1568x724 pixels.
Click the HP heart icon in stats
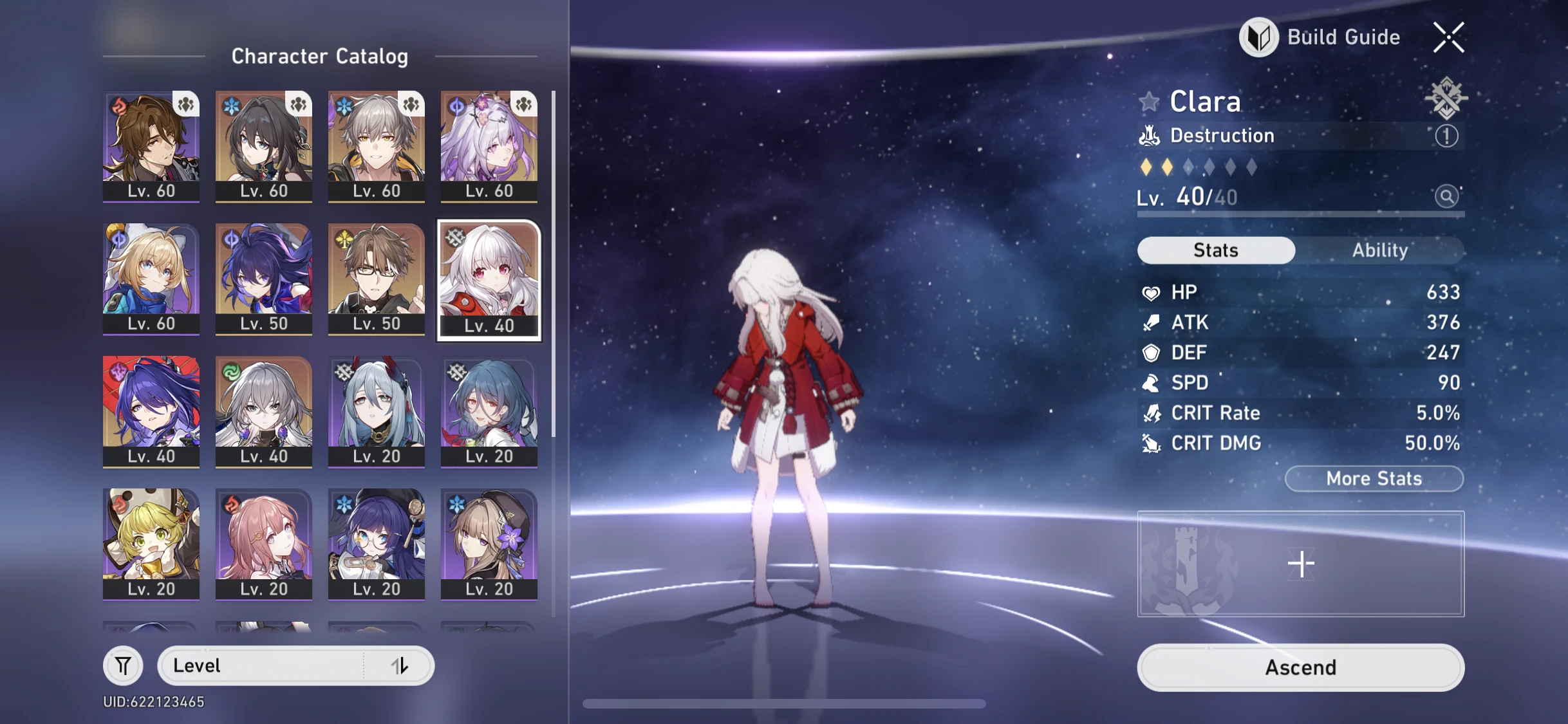click(x=1152, y=292)
